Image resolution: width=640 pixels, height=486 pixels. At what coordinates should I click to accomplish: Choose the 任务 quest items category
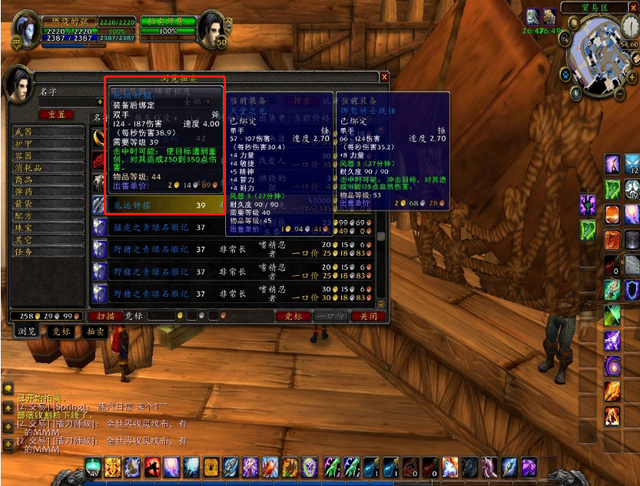pyautogui.click(x=24, y=251)
